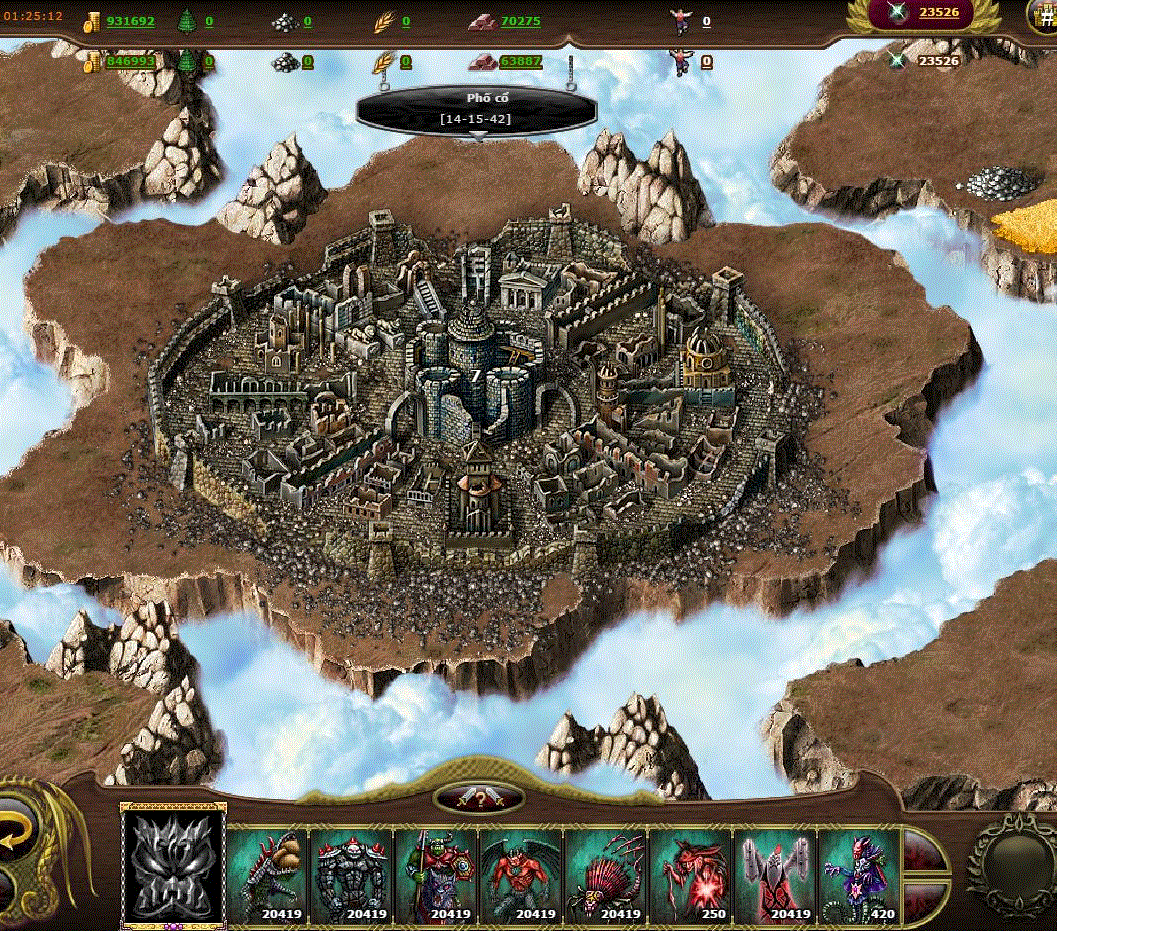Select the dark demon mask hero portrait

173,866
